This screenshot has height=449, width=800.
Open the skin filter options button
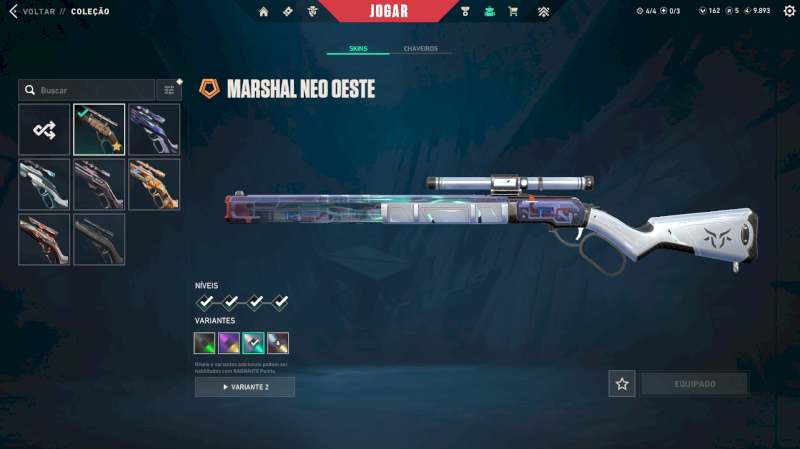click(x=169, y=90)
